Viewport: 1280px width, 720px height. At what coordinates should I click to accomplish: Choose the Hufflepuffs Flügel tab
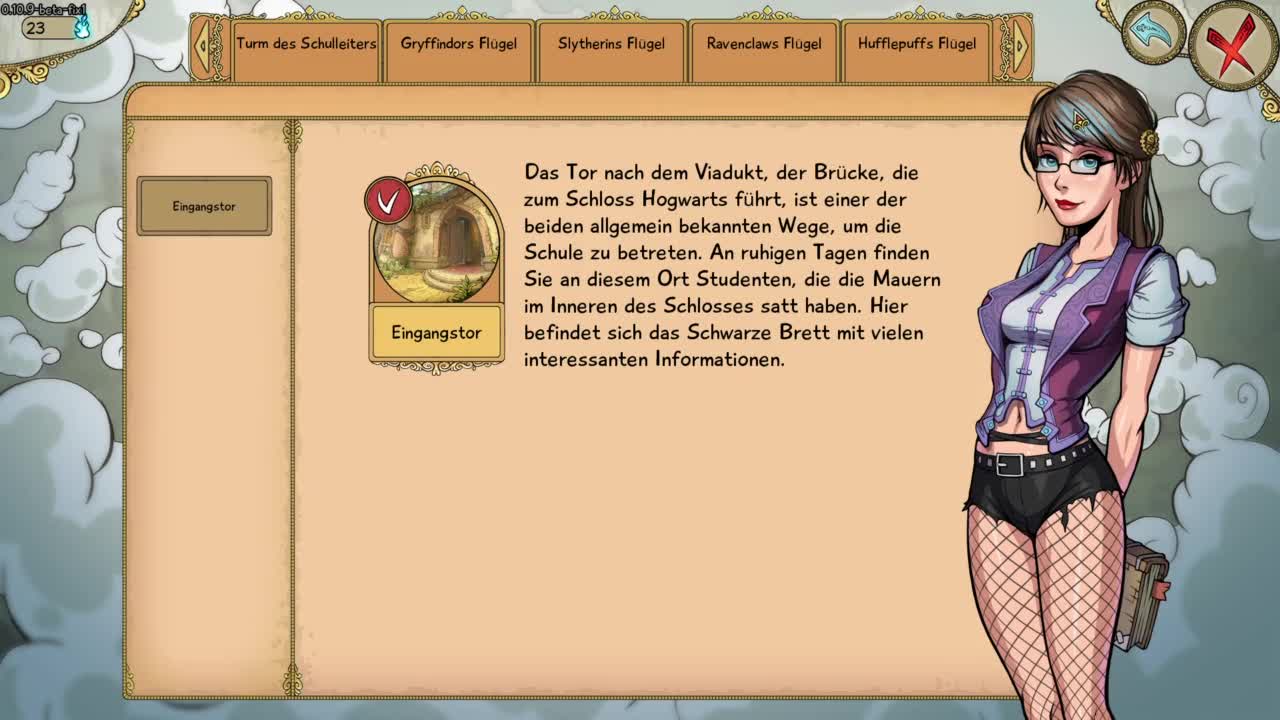pyautogui.click(x=917, y=44)
